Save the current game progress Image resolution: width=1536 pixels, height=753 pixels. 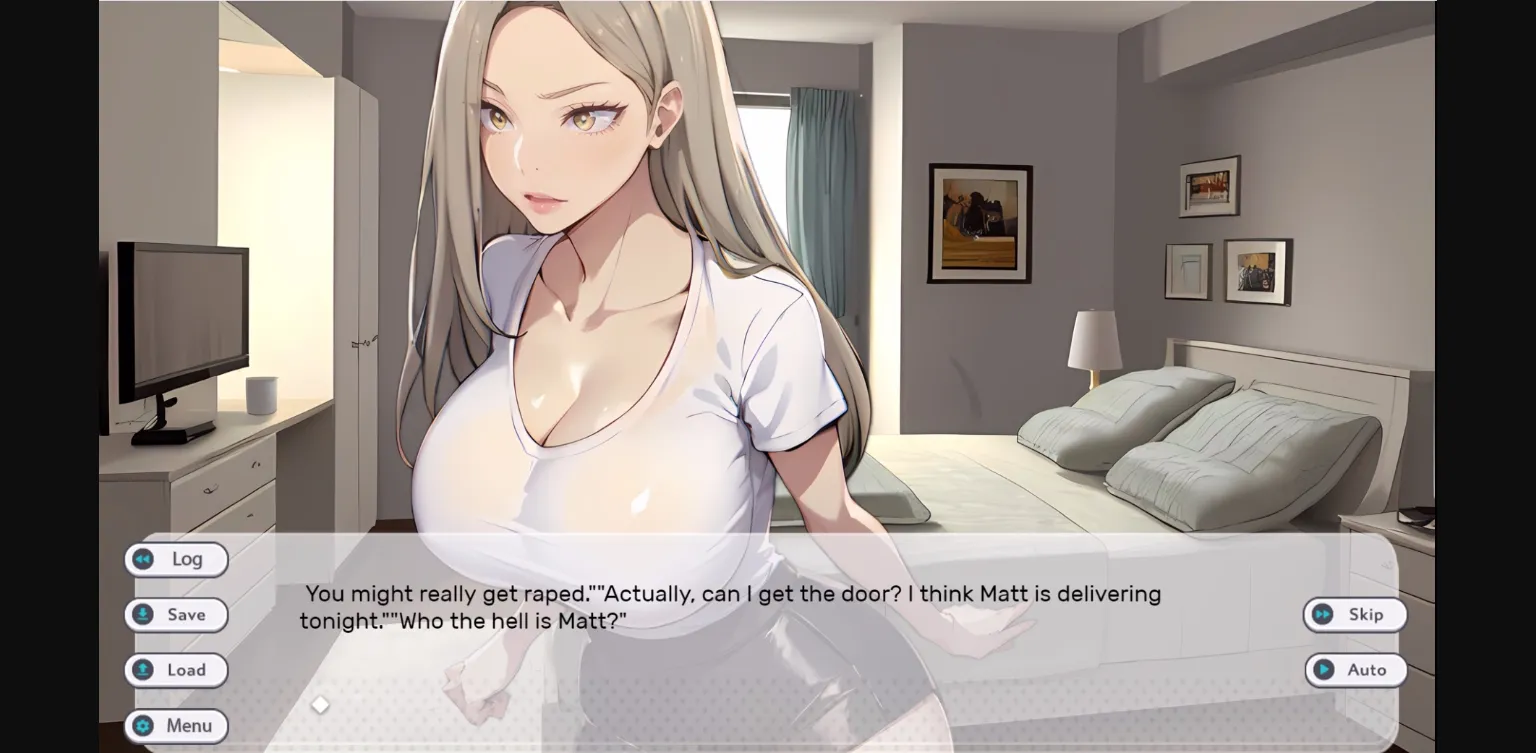click(x=176, y=615)
